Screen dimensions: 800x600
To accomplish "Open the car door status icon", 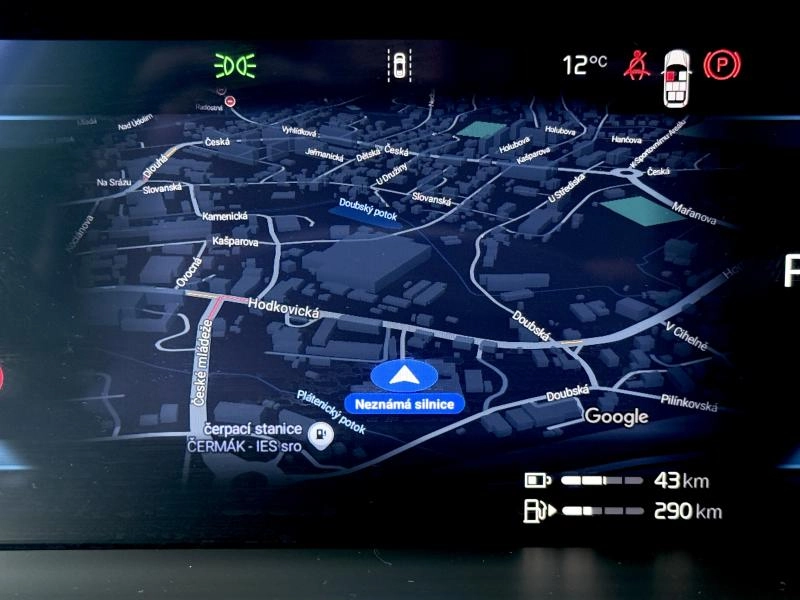I will [677, 77].
